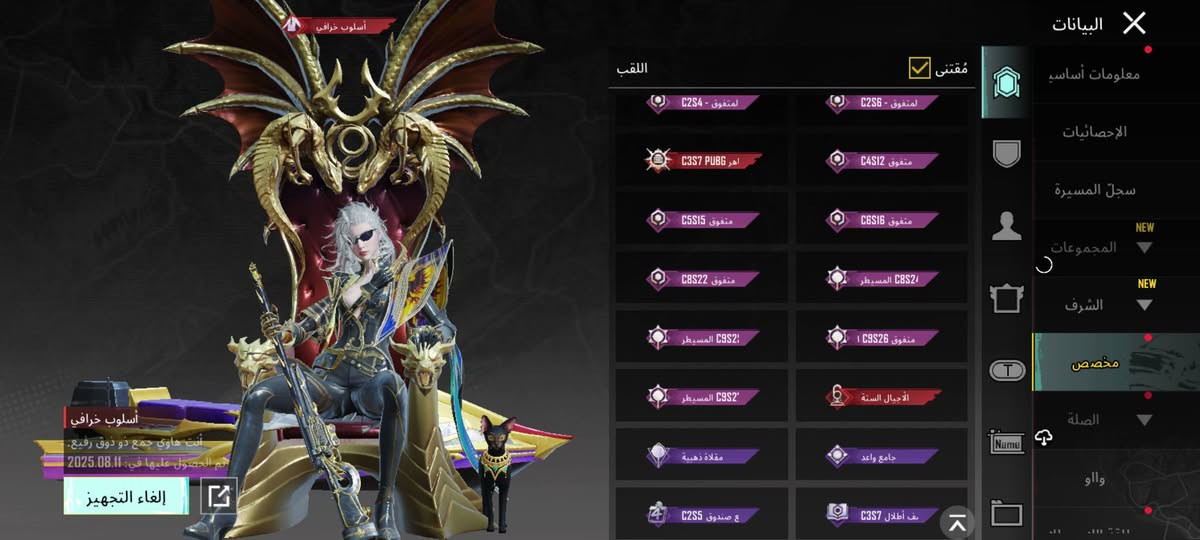1200x540 pixels.
Task: Select the C5S15 متفوق title
Action: pos(703,219)
